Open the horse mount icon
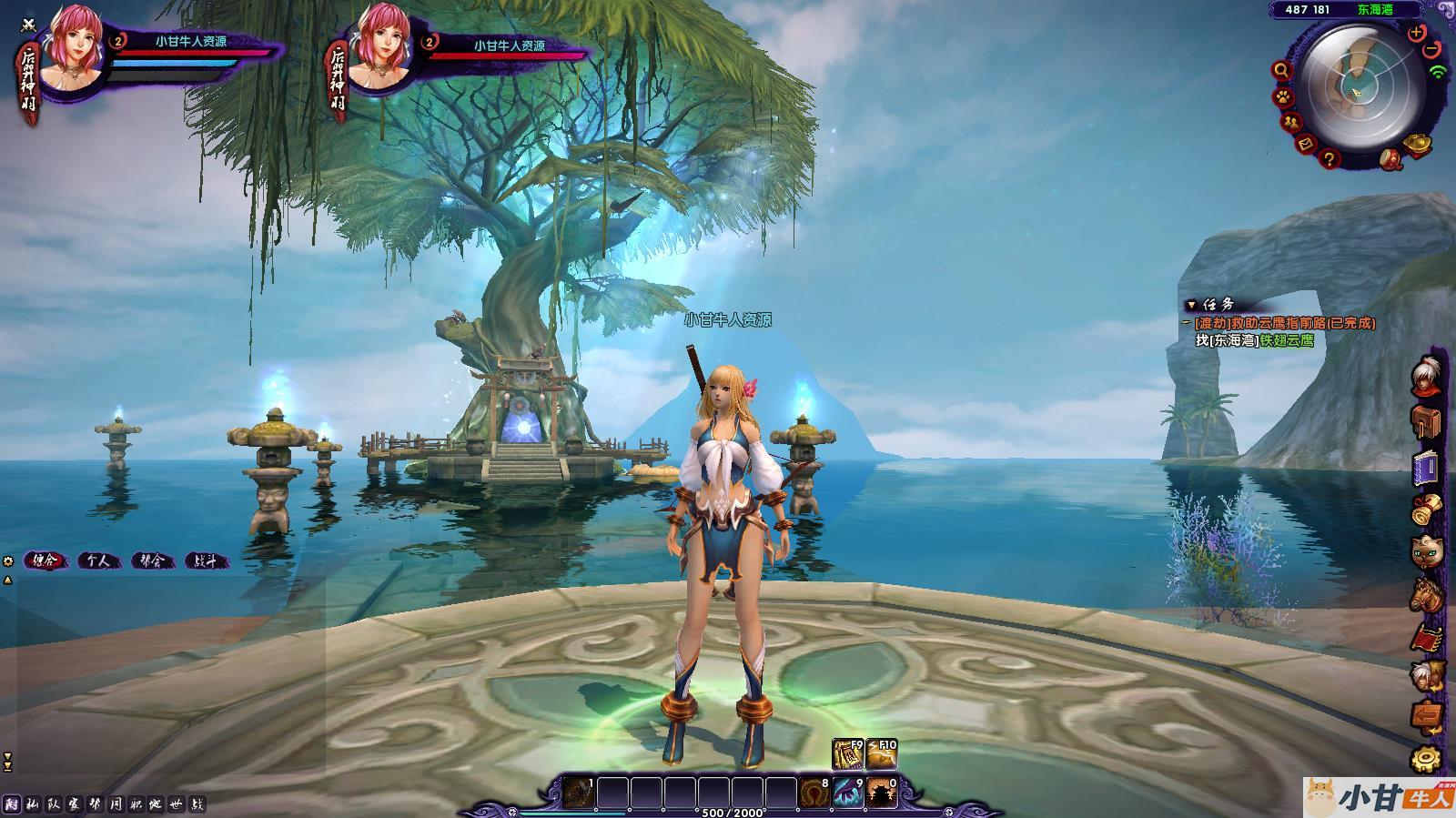 click(x=1426, y=593)
